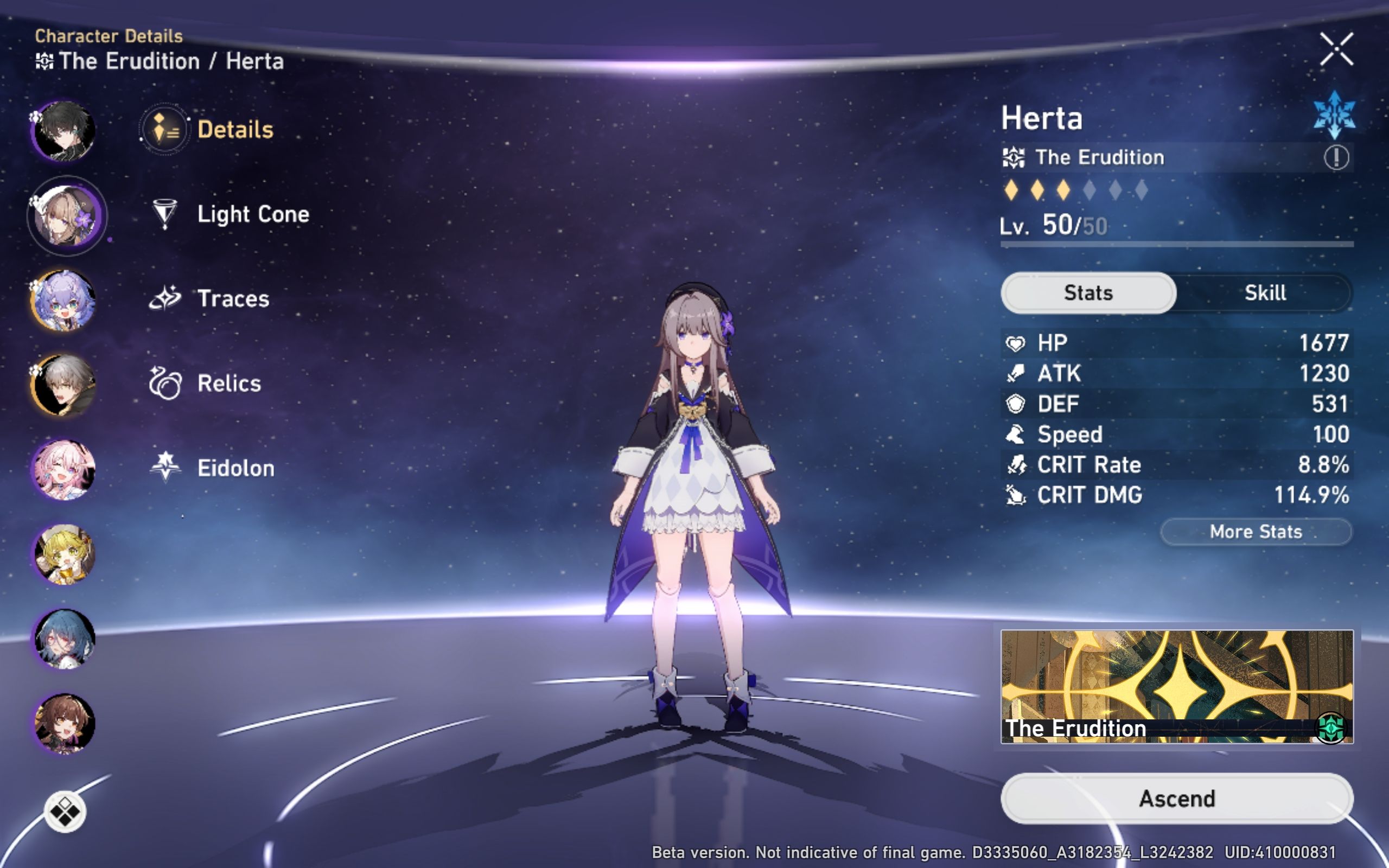Open the Relics panel
Viewport: 1389px width, 868px height.
tap(166, 382)
